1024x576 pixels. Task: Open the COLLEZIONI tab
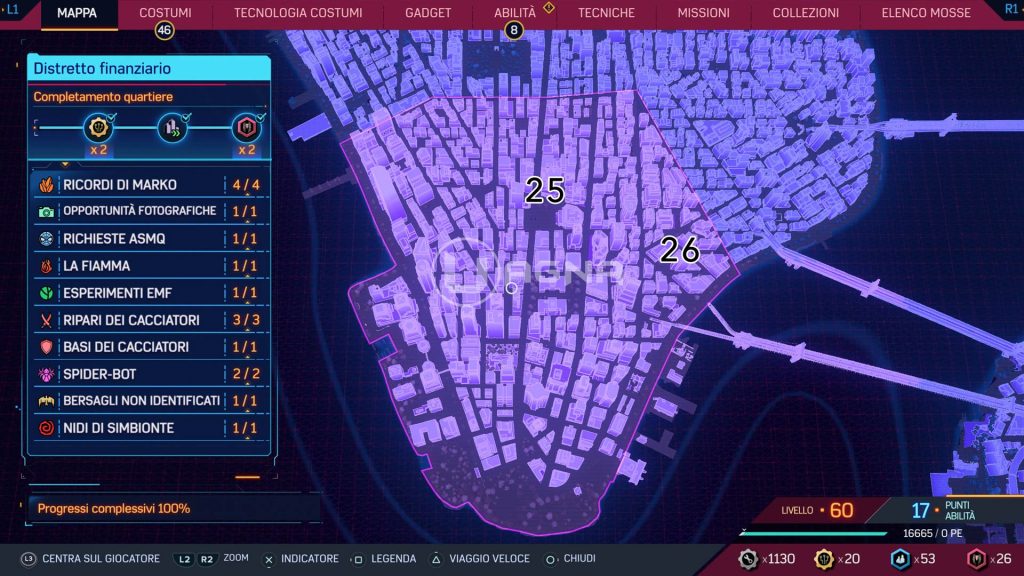(x=806, y=13)
